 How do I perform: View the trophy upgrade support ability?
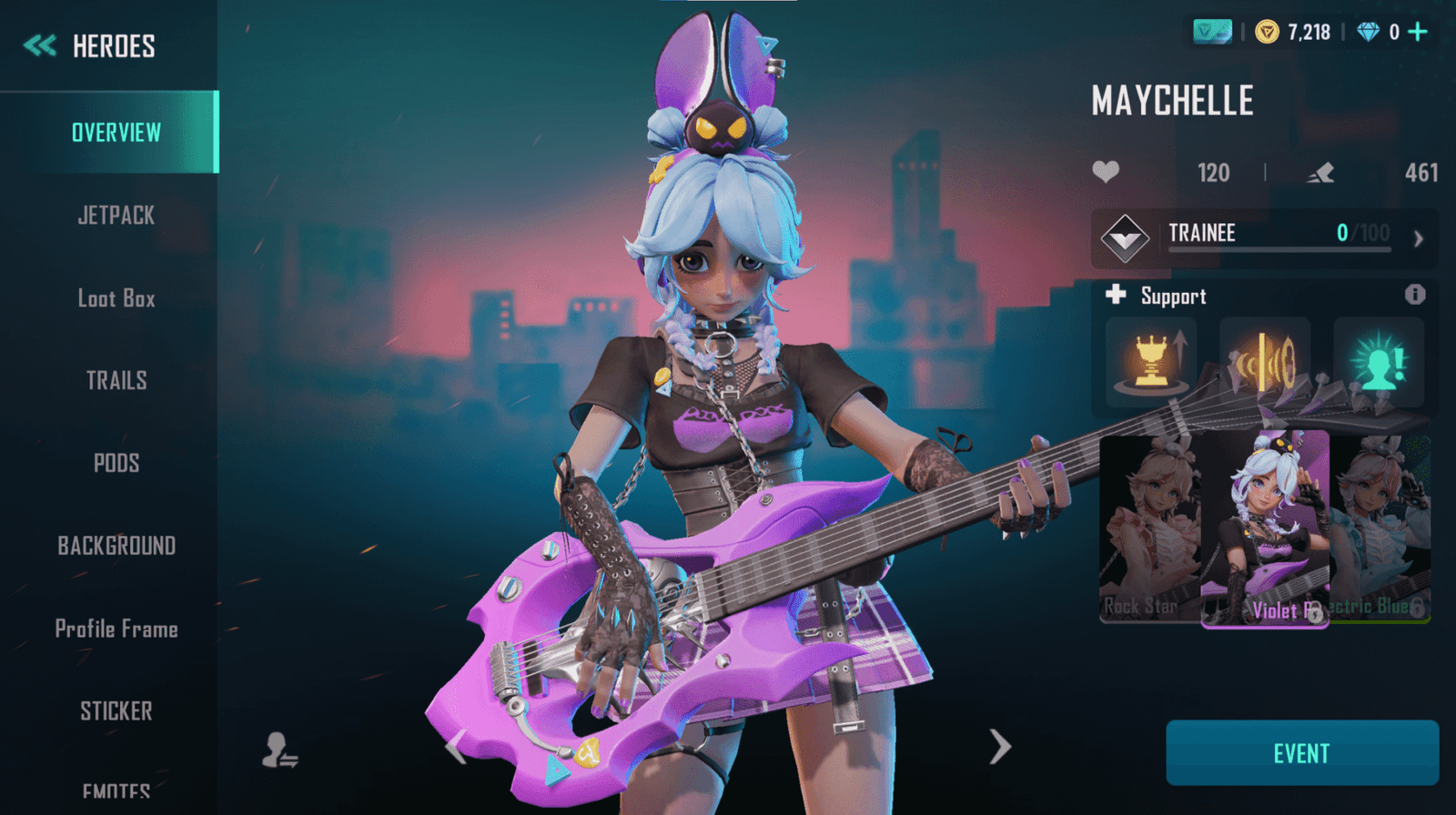1150,362
